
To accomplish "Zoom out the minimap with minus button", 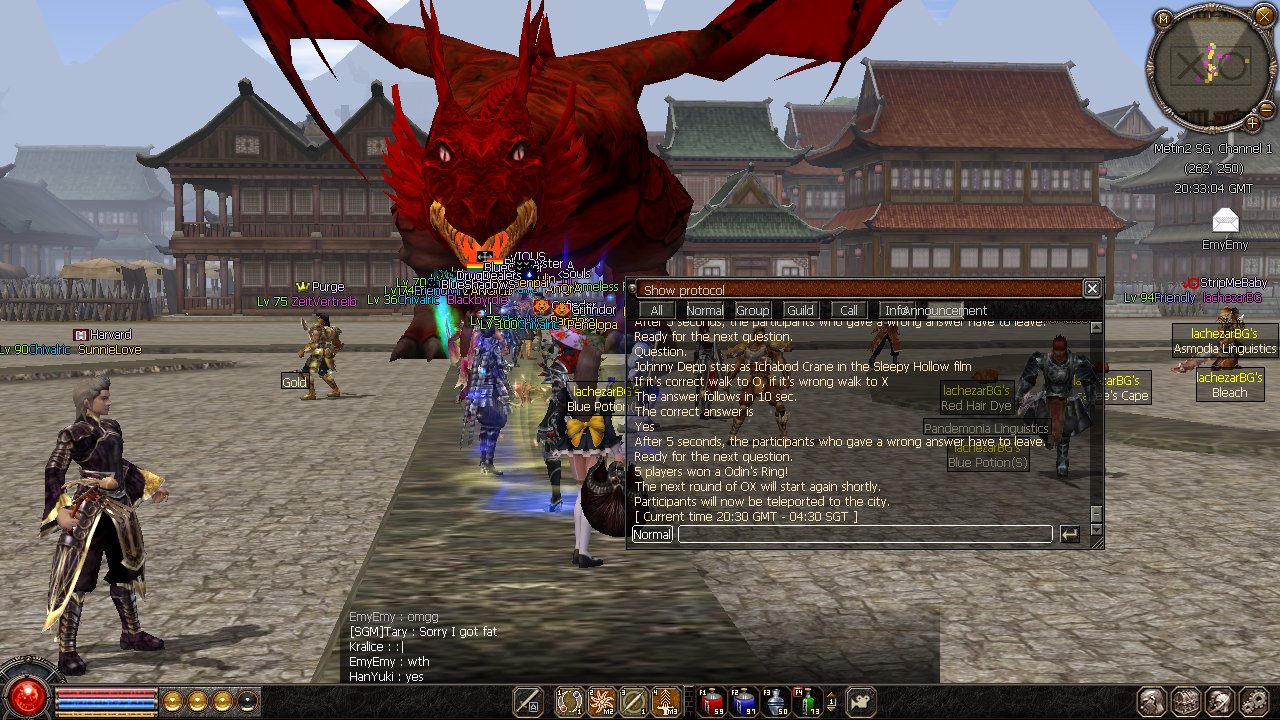I will click(1266, 108).
